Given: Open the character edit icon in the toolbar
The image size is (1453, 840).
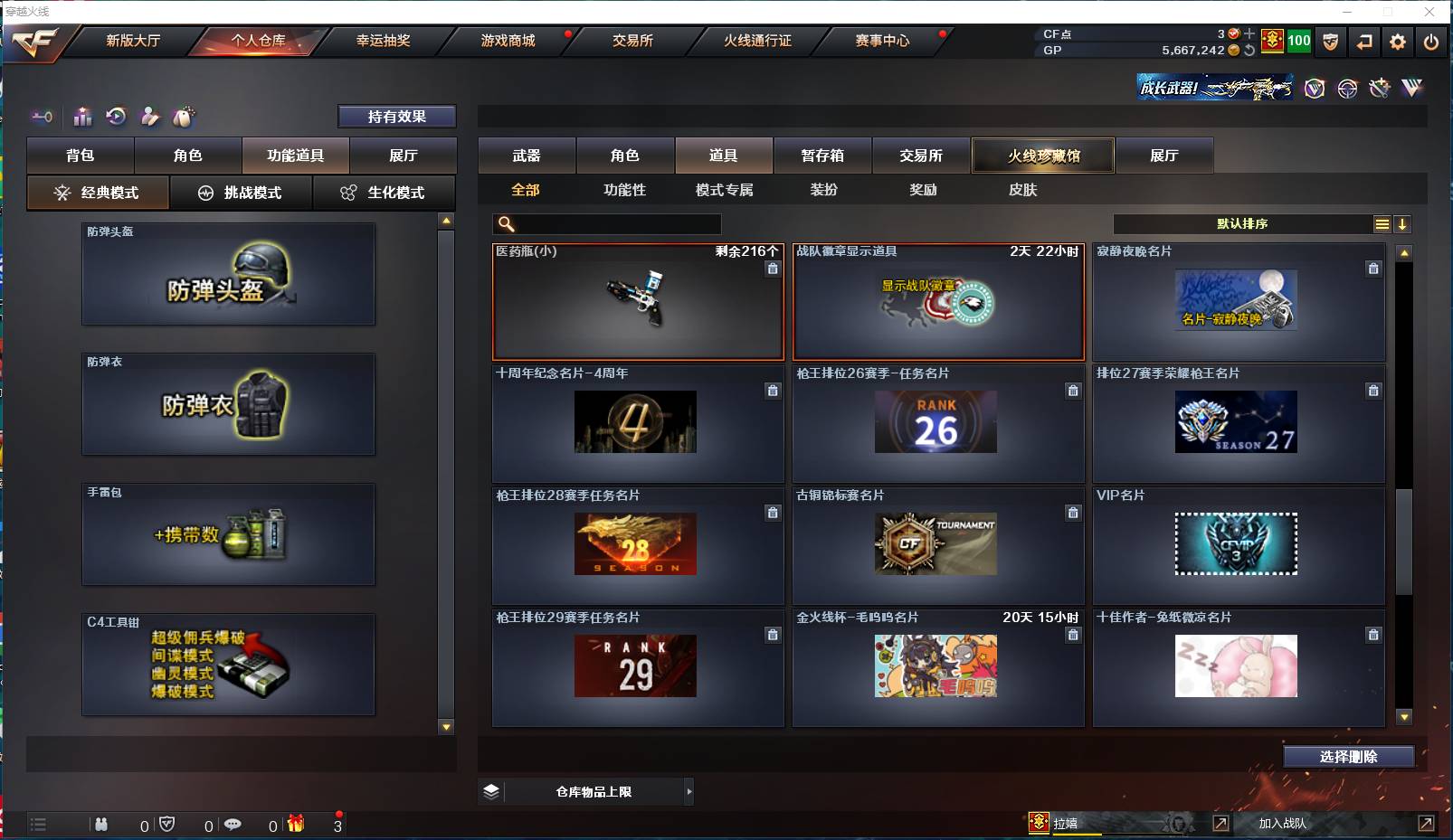Looking at the screenshot, I should point(149,117).
